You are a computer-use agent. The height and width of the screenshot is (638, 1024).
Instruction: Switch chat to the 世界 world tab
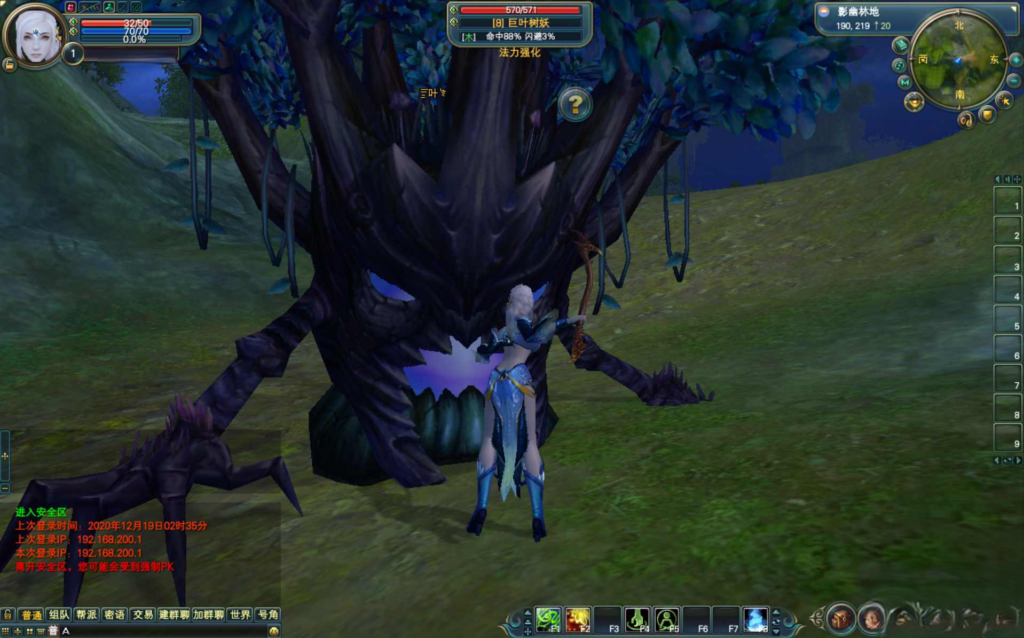(x=239, y=615)
